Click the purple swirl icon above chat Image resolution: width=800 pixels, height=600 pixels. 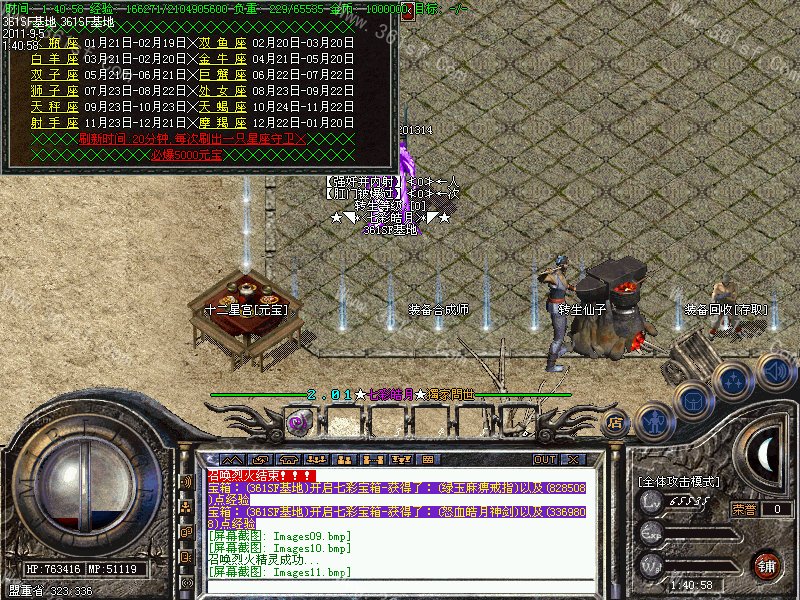pyautogui.click(x=297, y=422)
